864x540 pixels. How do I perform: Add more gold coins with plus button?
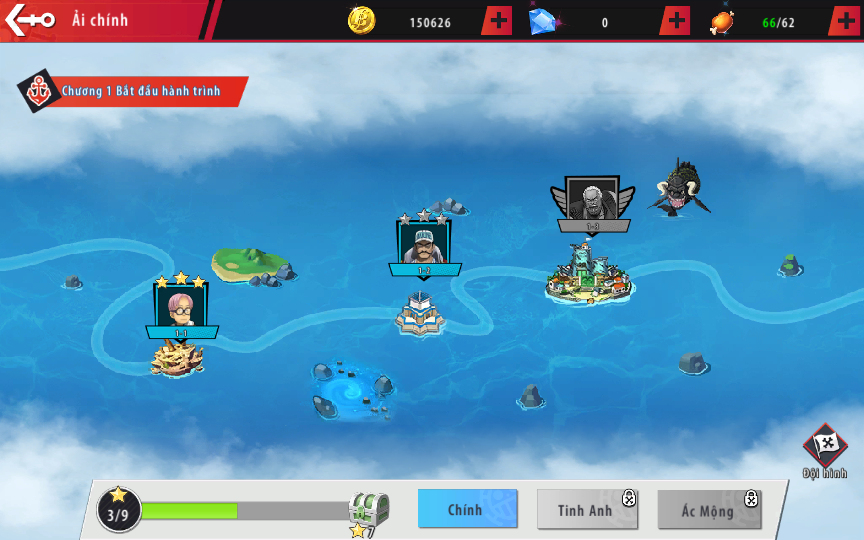[497, 21]
